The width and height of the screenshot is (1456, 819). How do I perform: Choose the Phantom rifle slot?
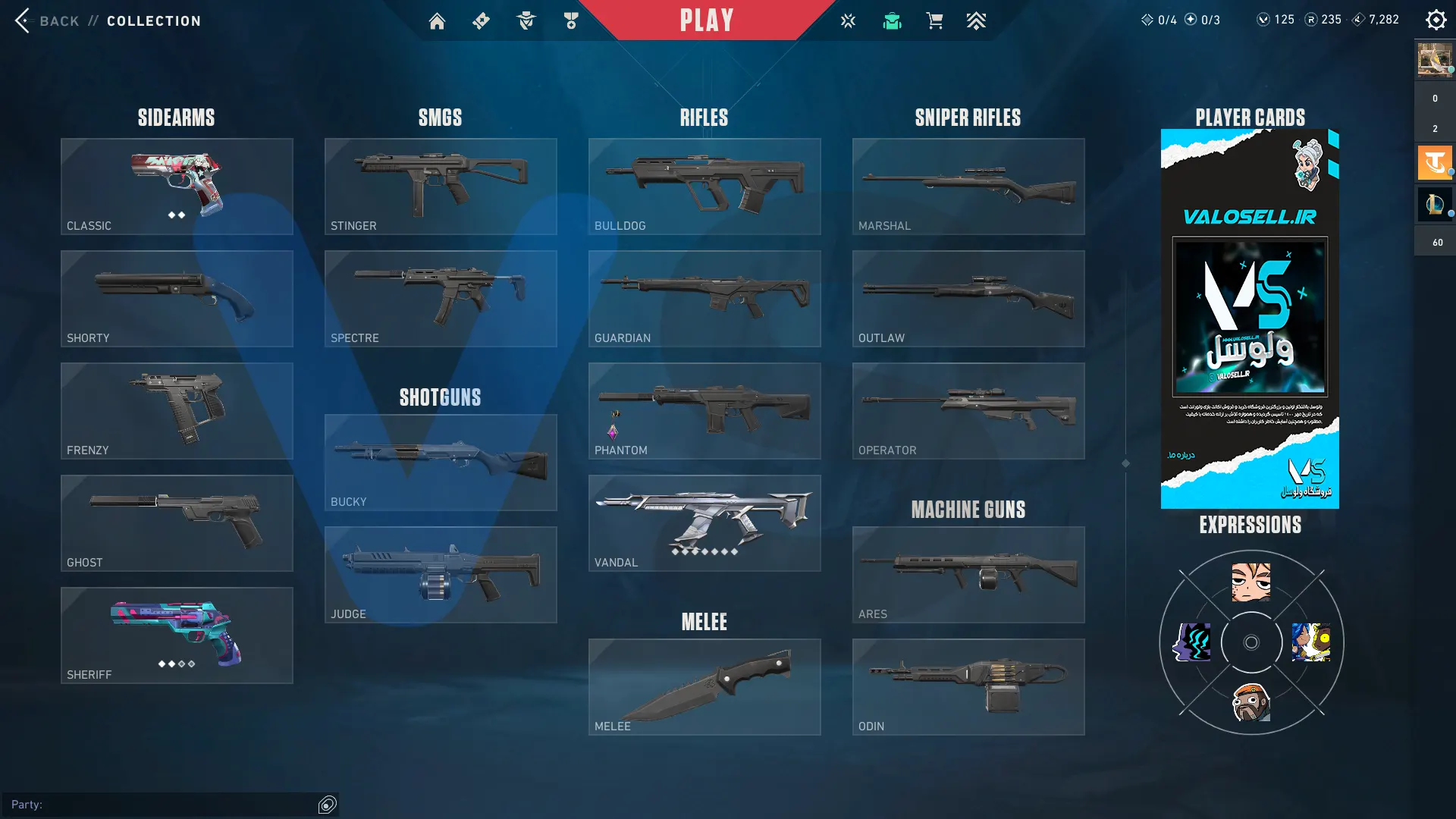pos(704,411)
